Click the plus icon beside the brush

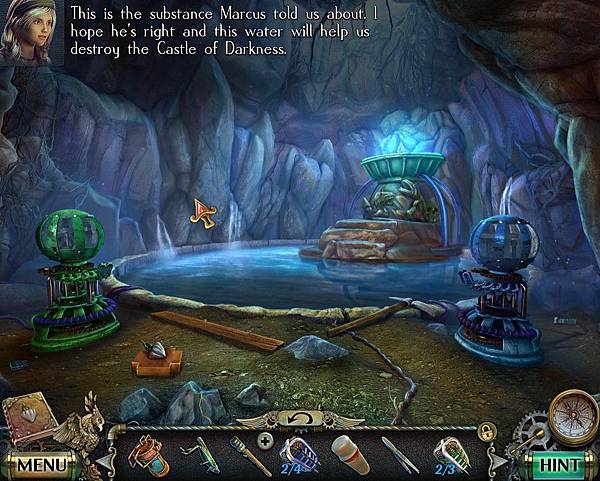click(x=264, y=438)
